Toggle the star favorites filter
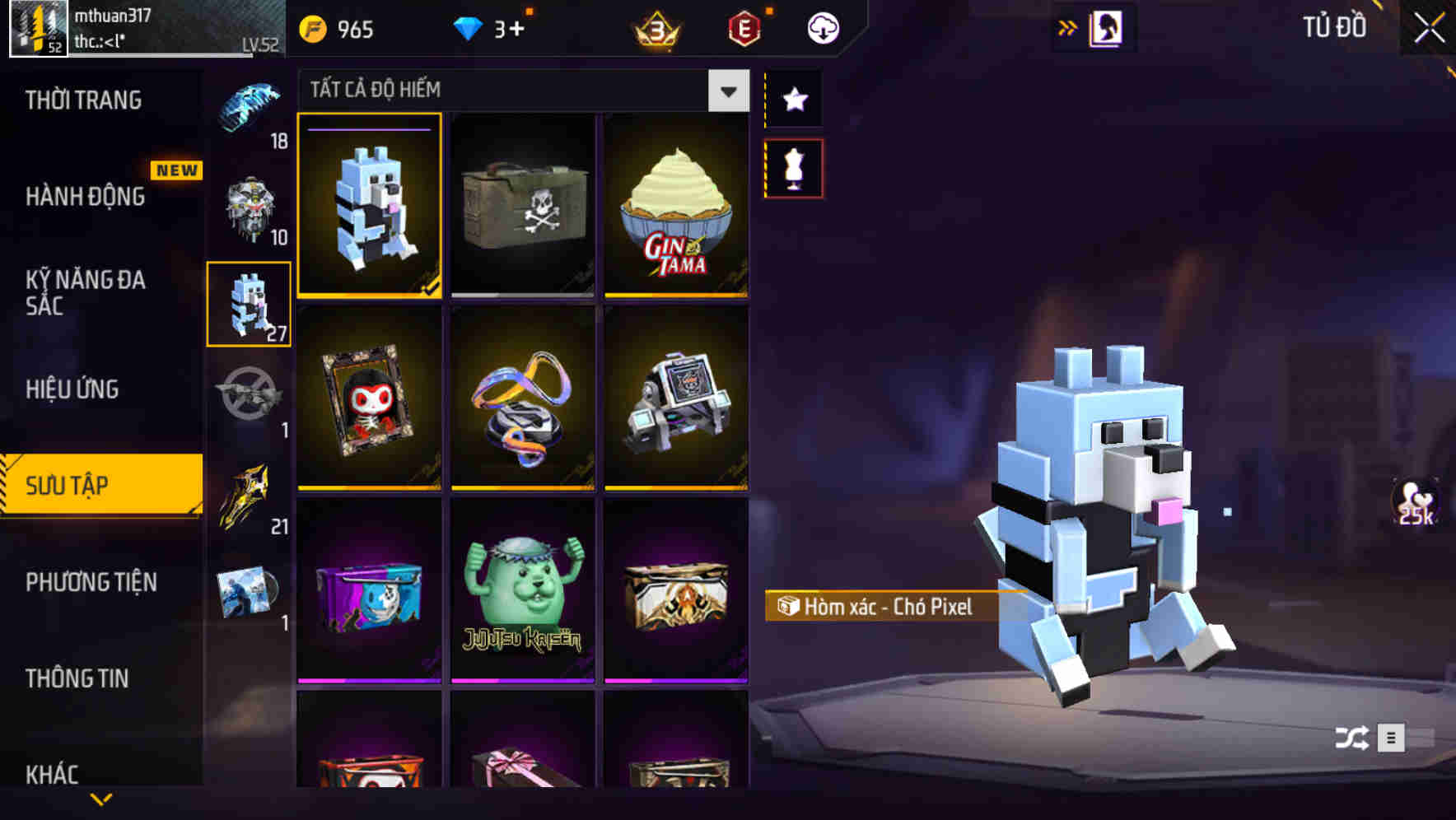Screen dimensions: 1456x820 [x=794, y=99]
